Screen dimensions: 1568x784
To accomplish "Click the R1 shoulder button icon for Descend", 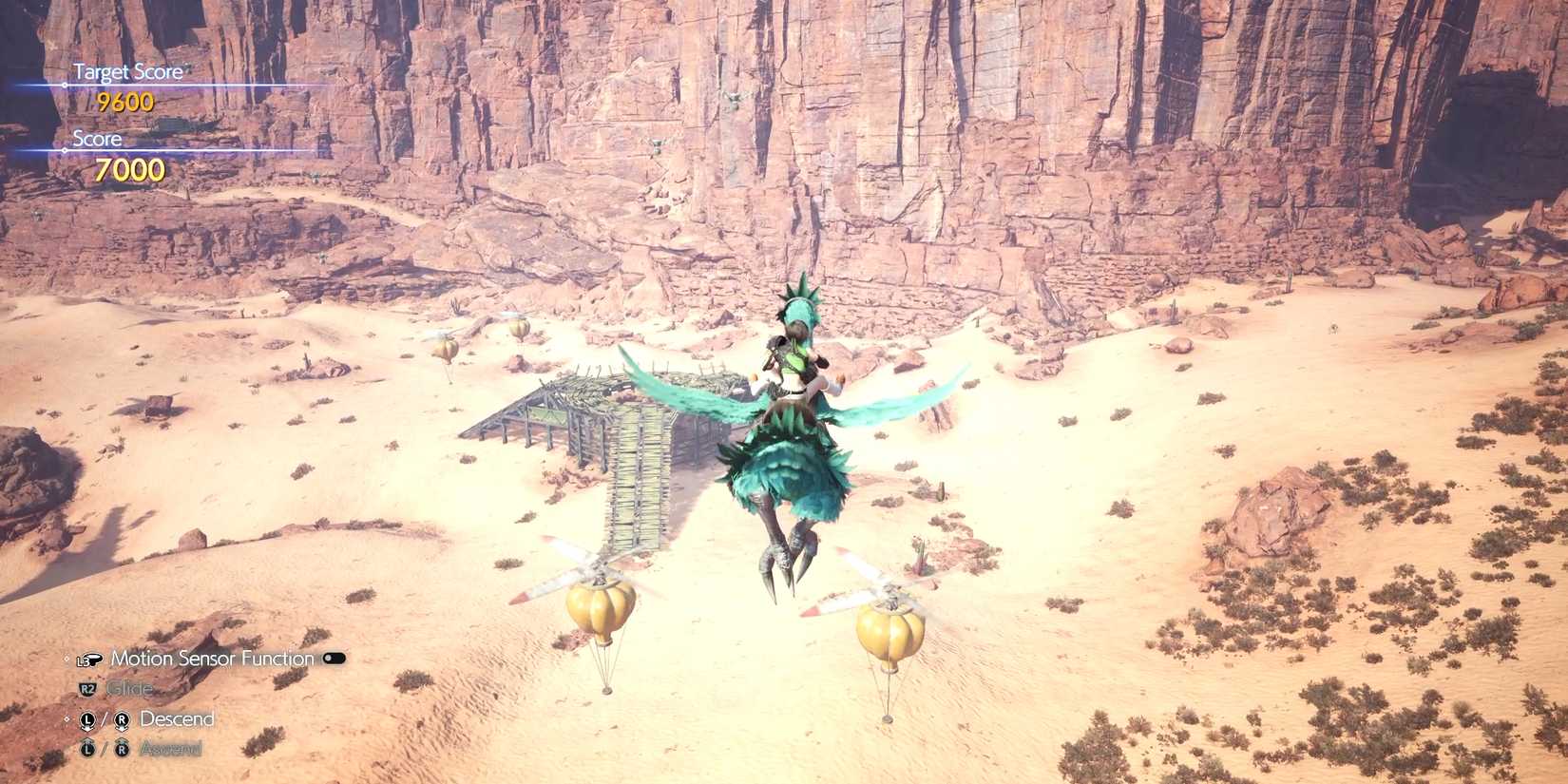I will [123, 719].
